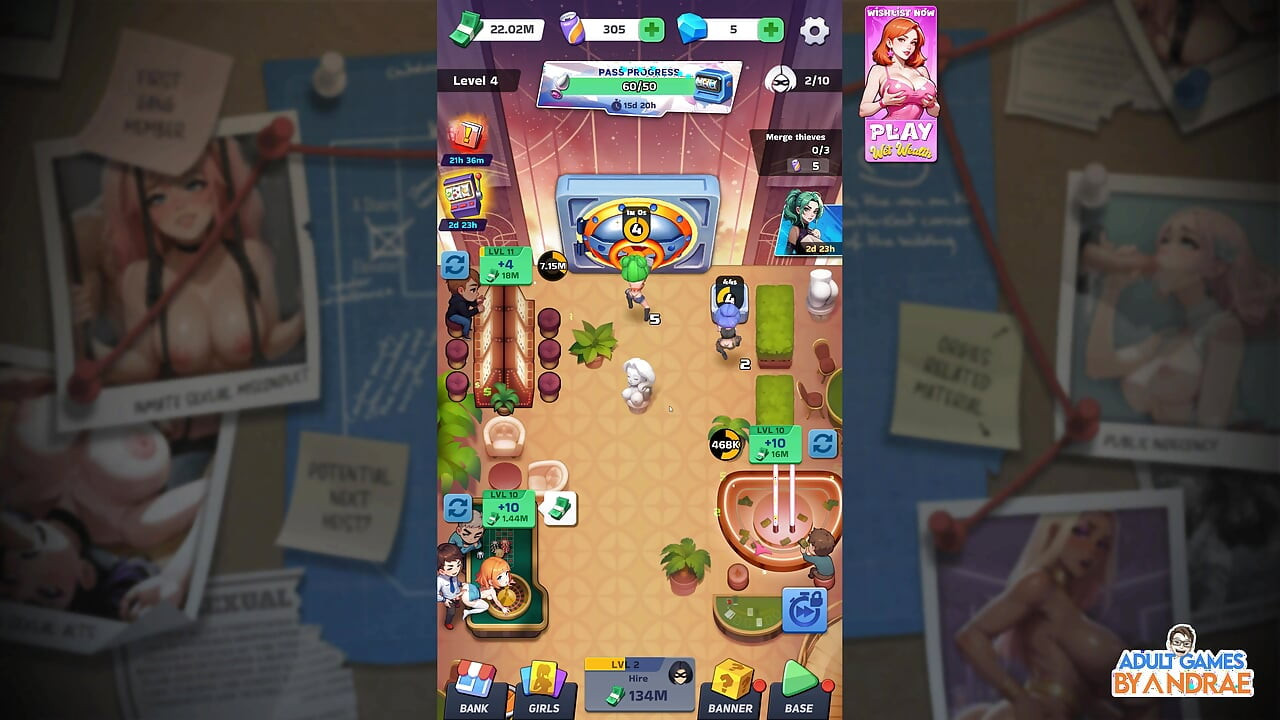
Task: Add soda cans with the plus button beside 305
Action: 650,29
